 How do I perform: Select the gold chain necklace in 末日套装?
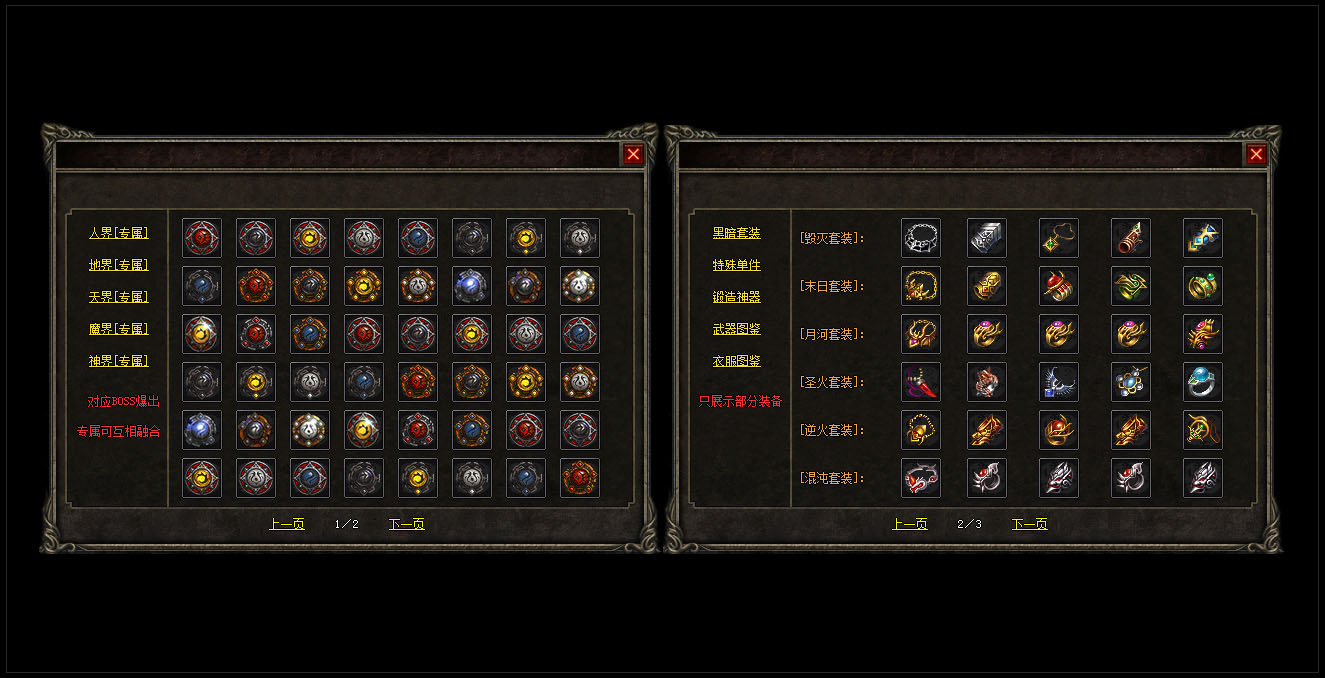[920, 286]
